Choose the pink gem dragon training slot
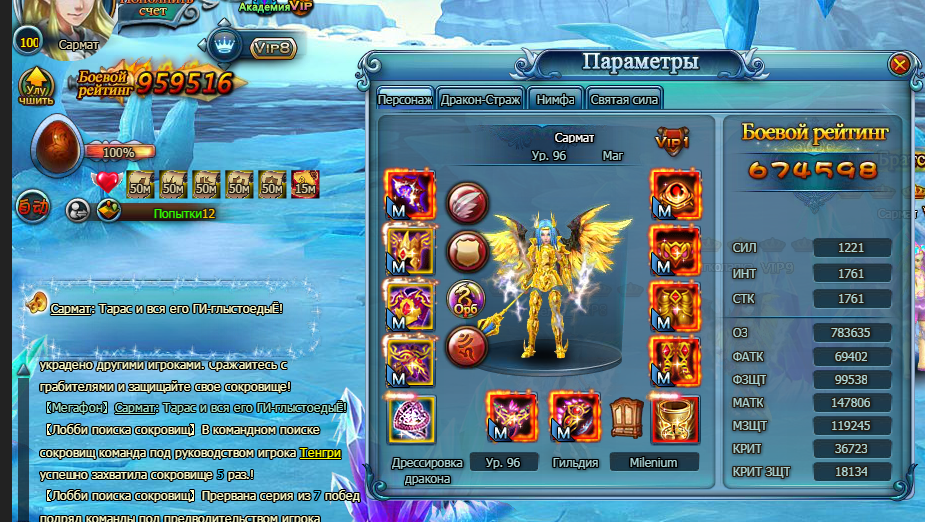This screenshot has height=522, width=925. point(410,418)
